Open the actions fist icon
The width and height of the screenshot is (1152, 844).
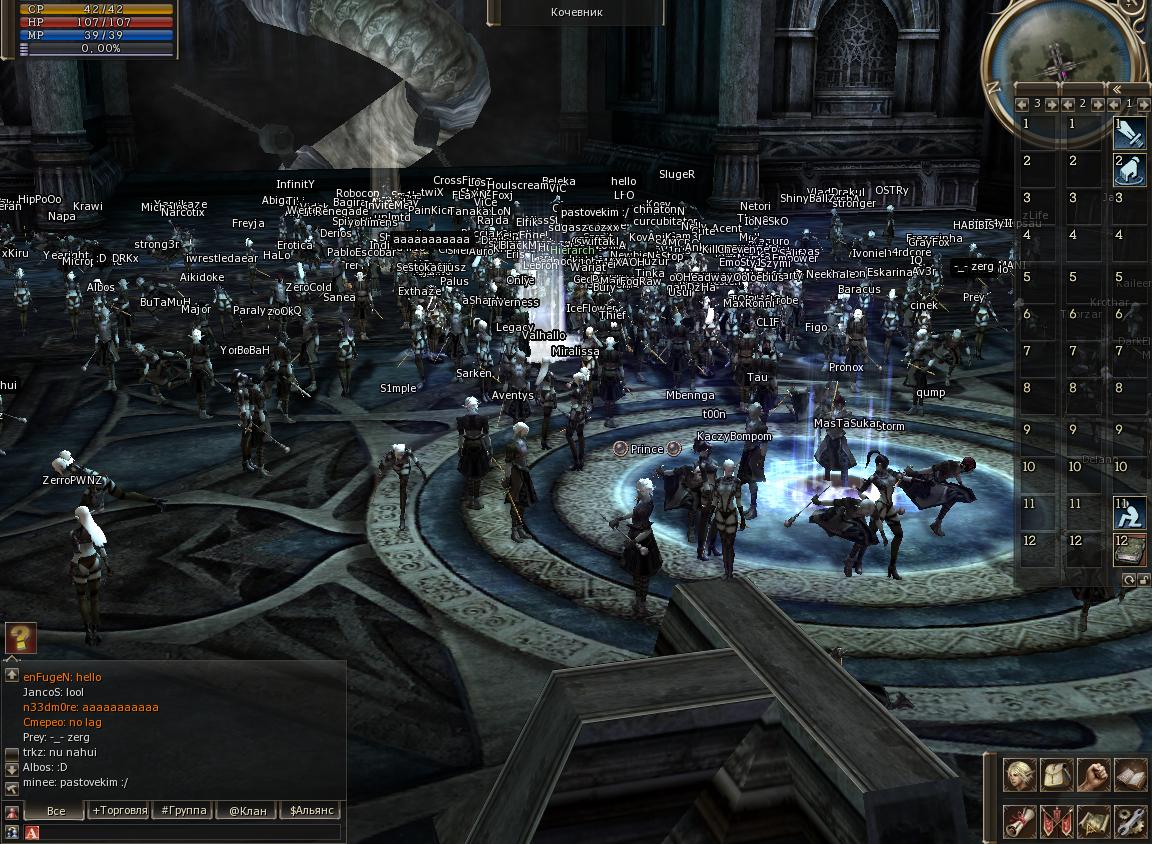1094,775
